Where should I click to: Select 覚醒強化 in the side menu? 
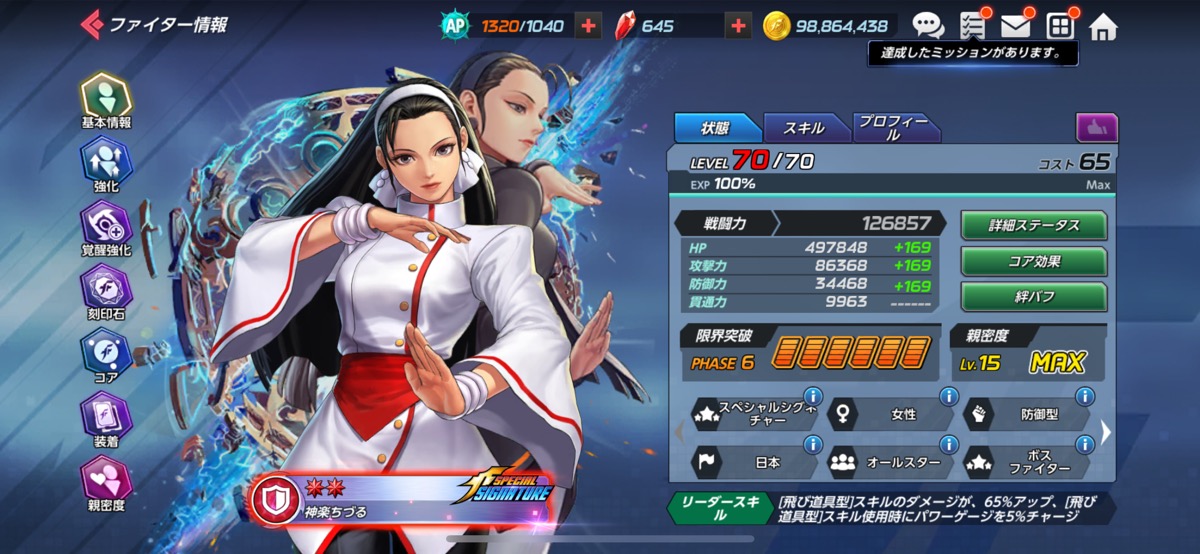click(x=106, y=227)
